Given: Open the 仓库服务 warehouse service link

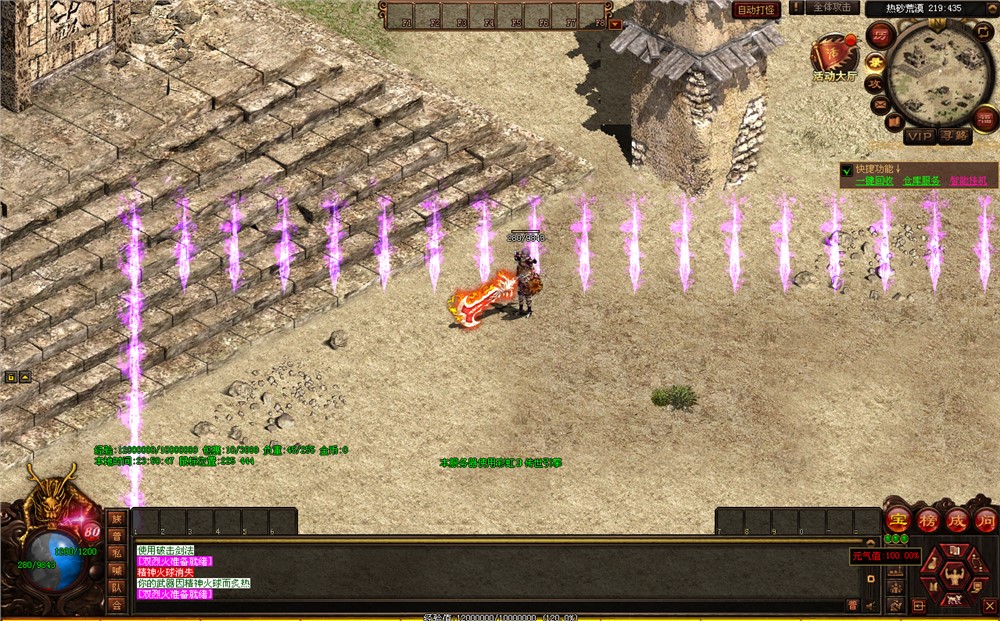Looking at the screenshot, I should (x=921, y=181).
